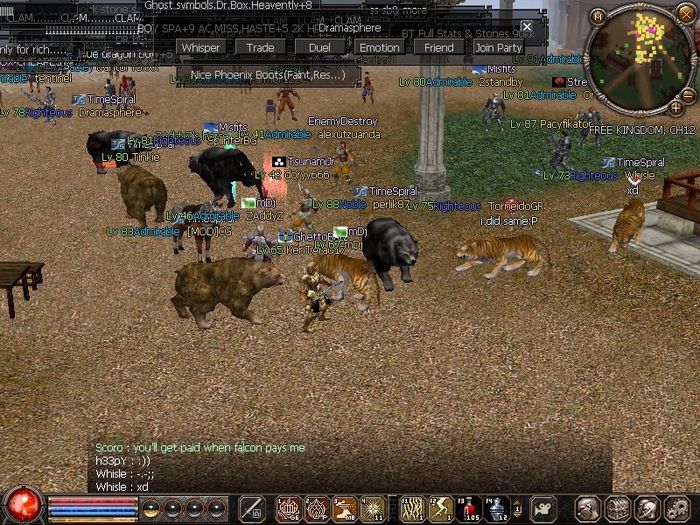The height and width of the screenshot is (525, 700).
Task: Close the Dramasphere player panel
Action: point(527,27)
